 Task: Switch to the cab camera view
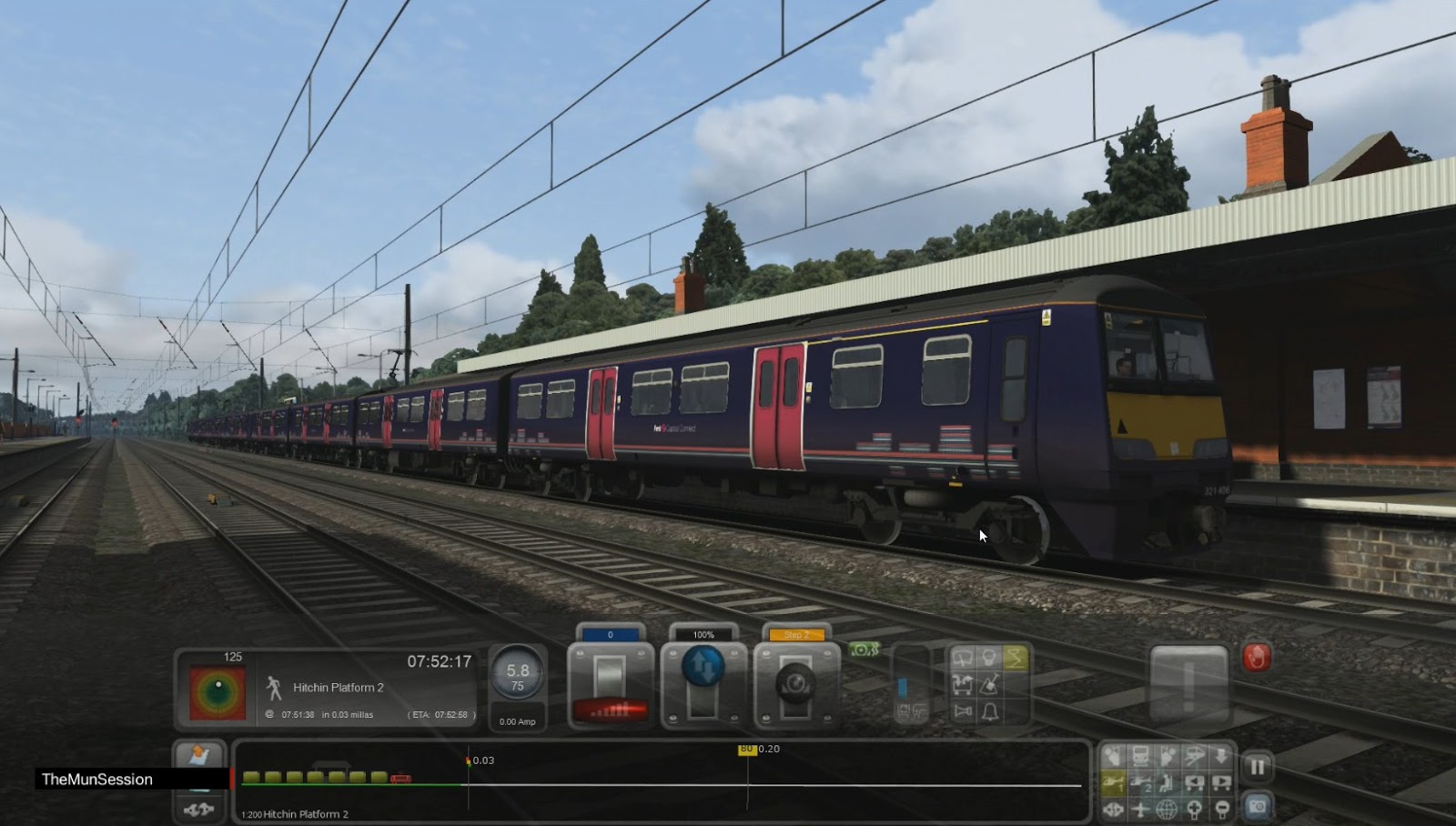pos(1114,757)
